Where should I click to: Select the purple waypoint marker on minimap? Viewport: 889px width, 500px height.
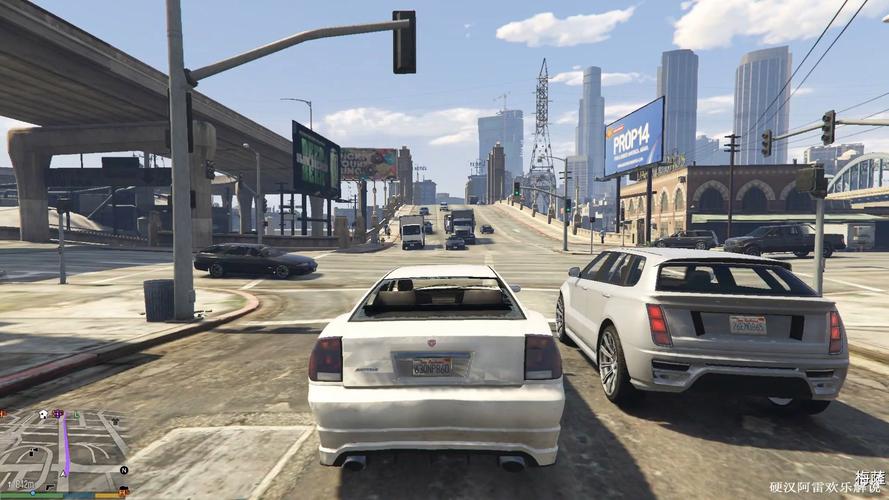click(58, 413)
